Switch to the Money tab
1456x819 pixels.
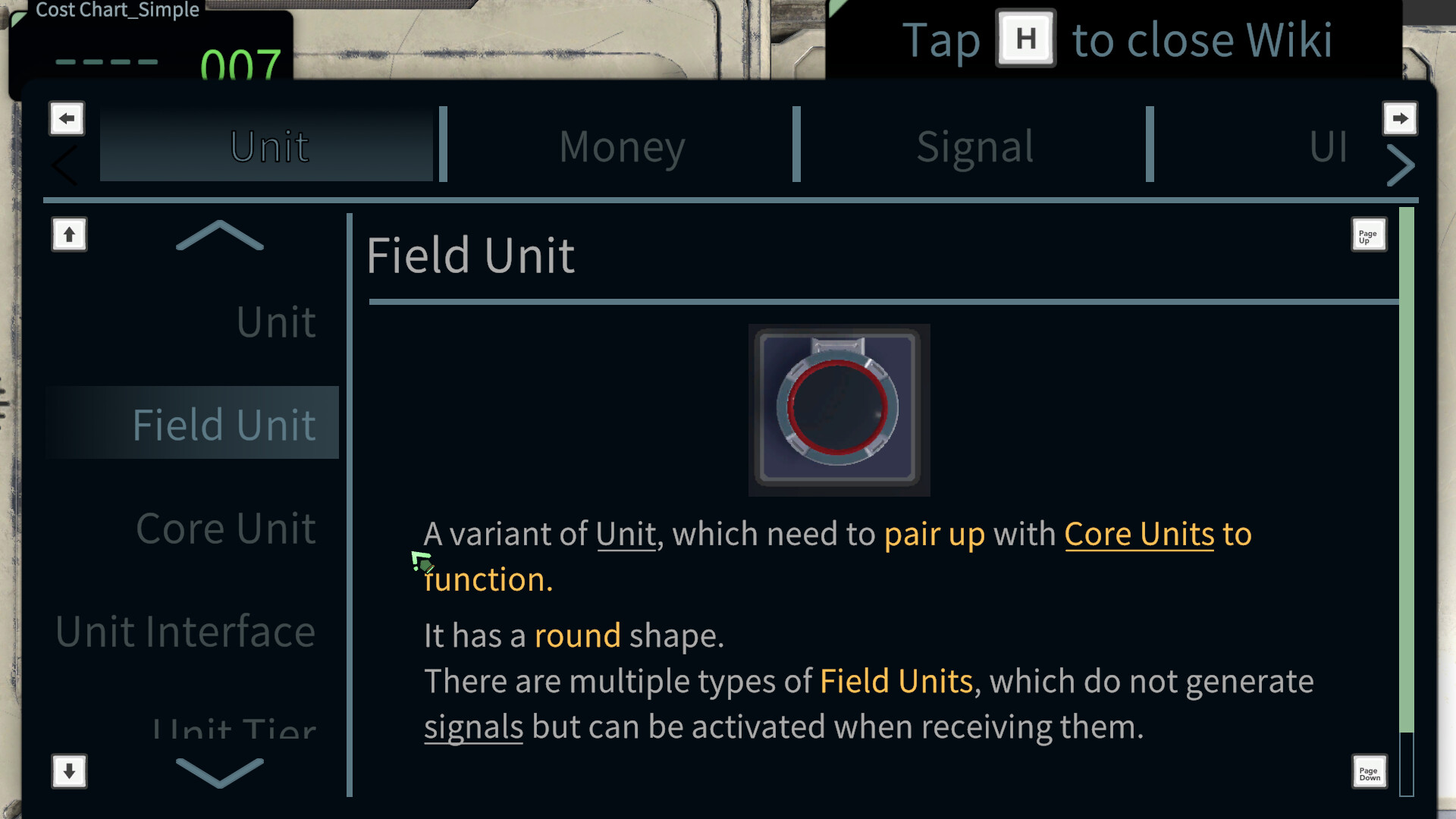pos(622,146)
